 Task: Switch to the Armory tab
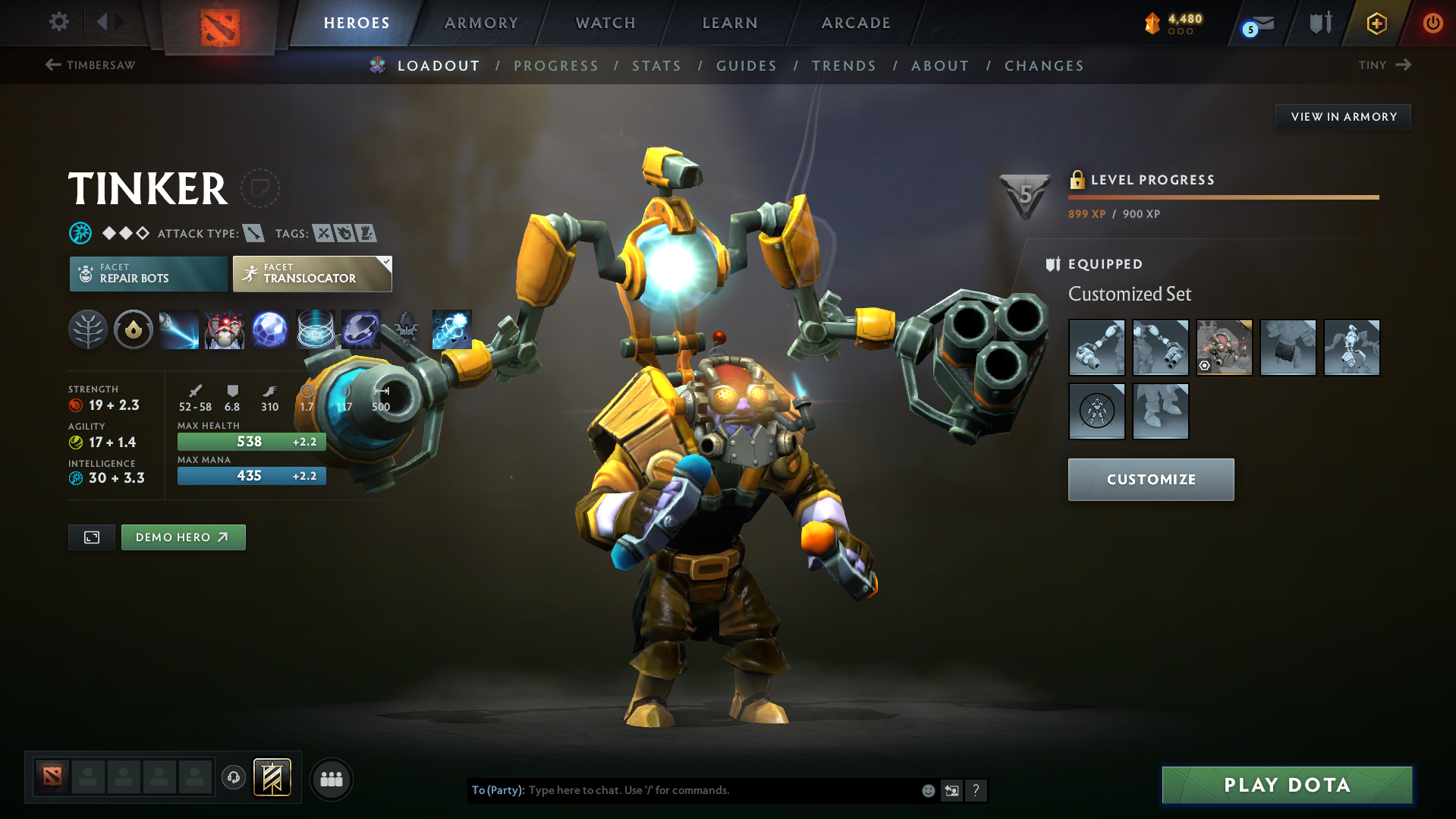[x=481, y=23]
